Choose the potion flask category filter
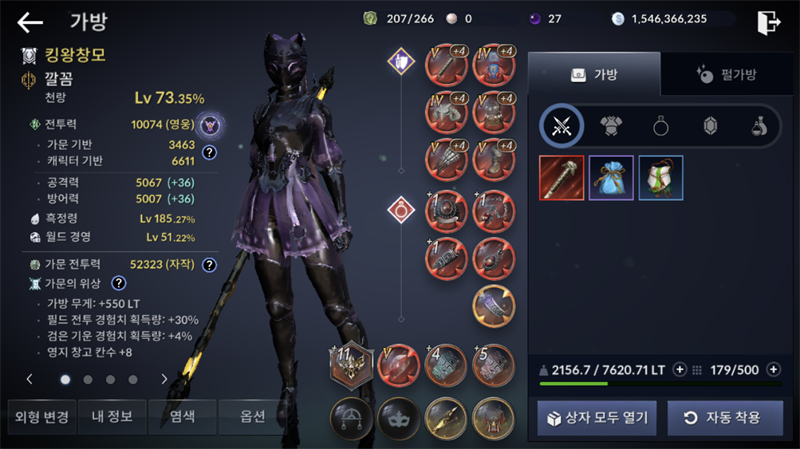This screenshot has height=449, width=800. [x=758, y=126]
